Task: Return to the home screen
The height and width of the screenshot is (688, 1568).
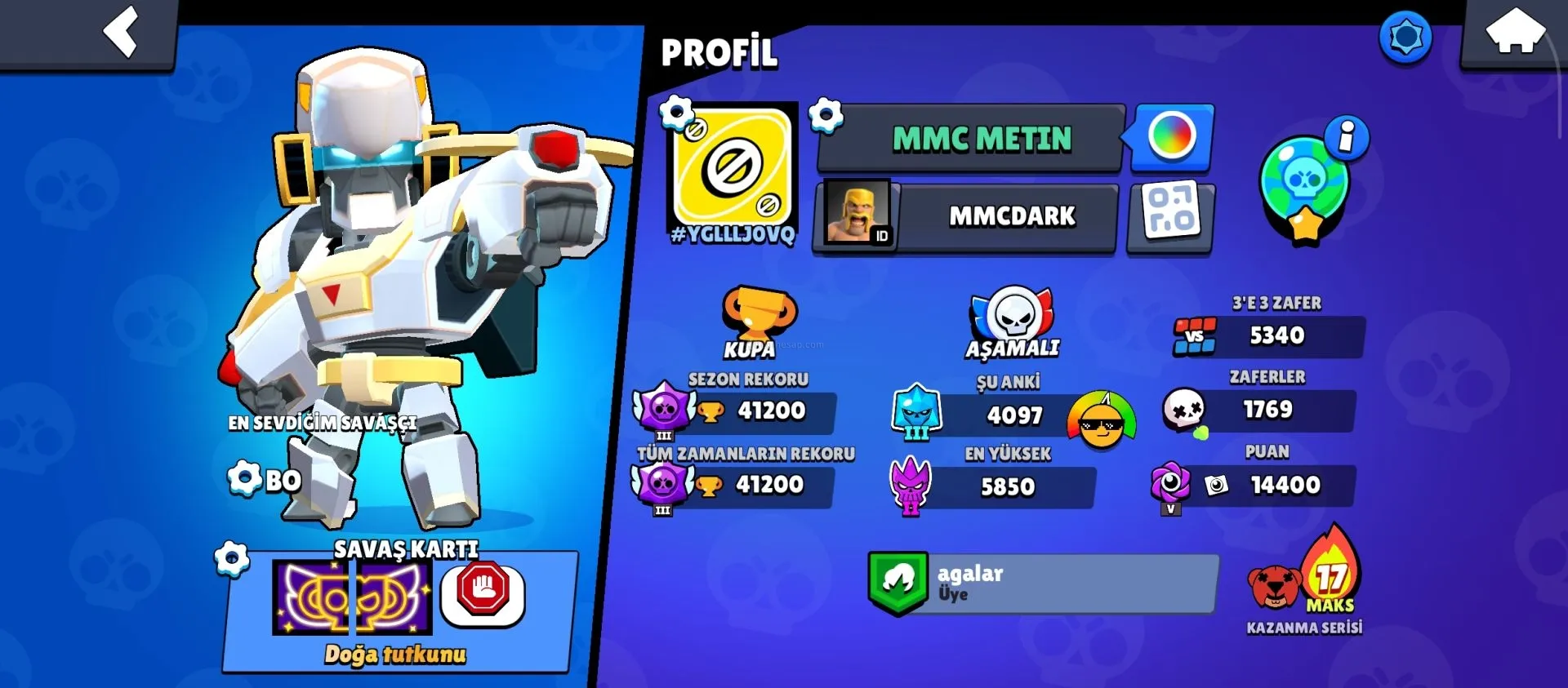Action: 1515,33
